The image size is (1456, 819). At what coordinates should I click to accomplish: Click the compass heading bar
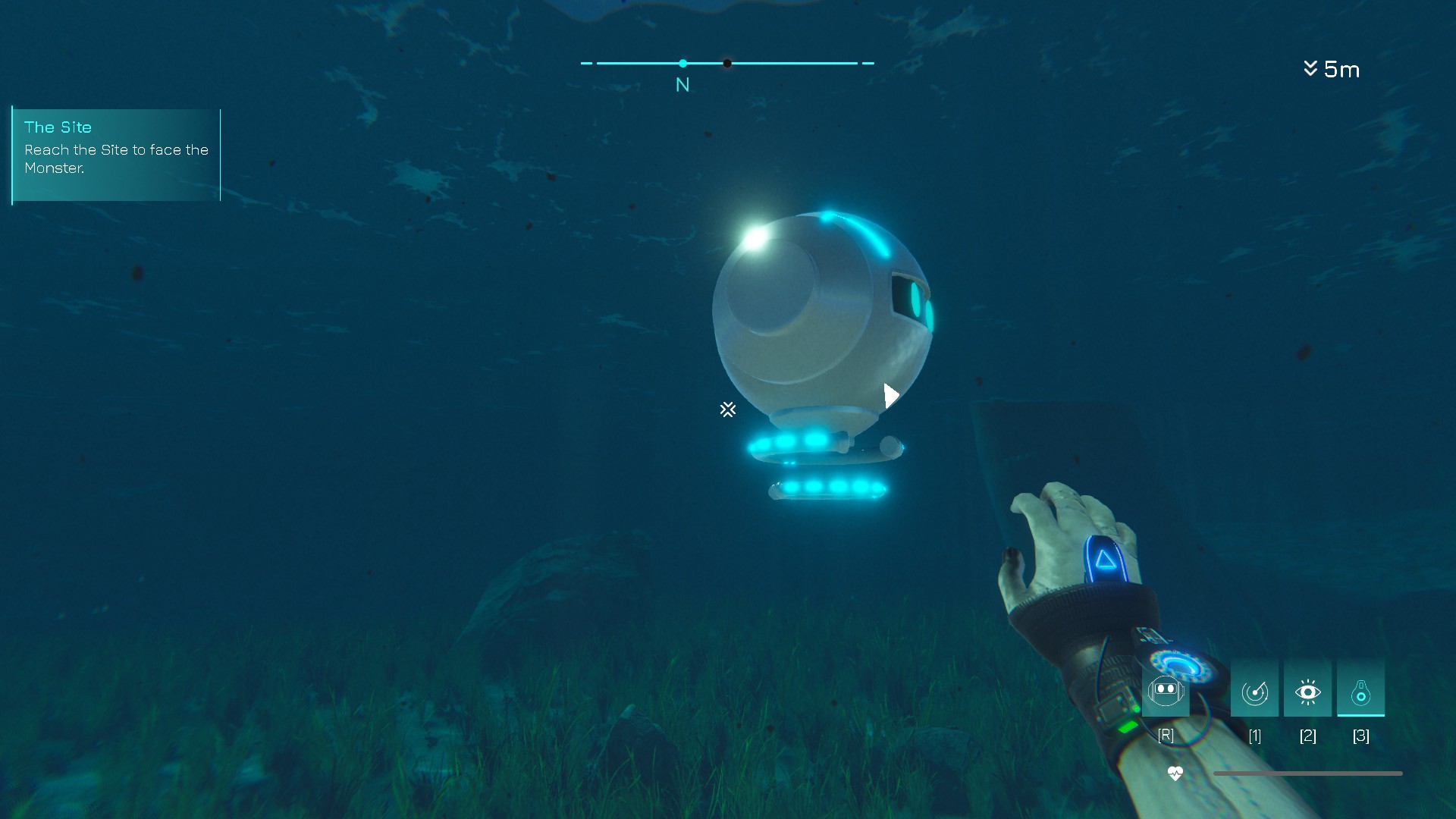[727, 64]
